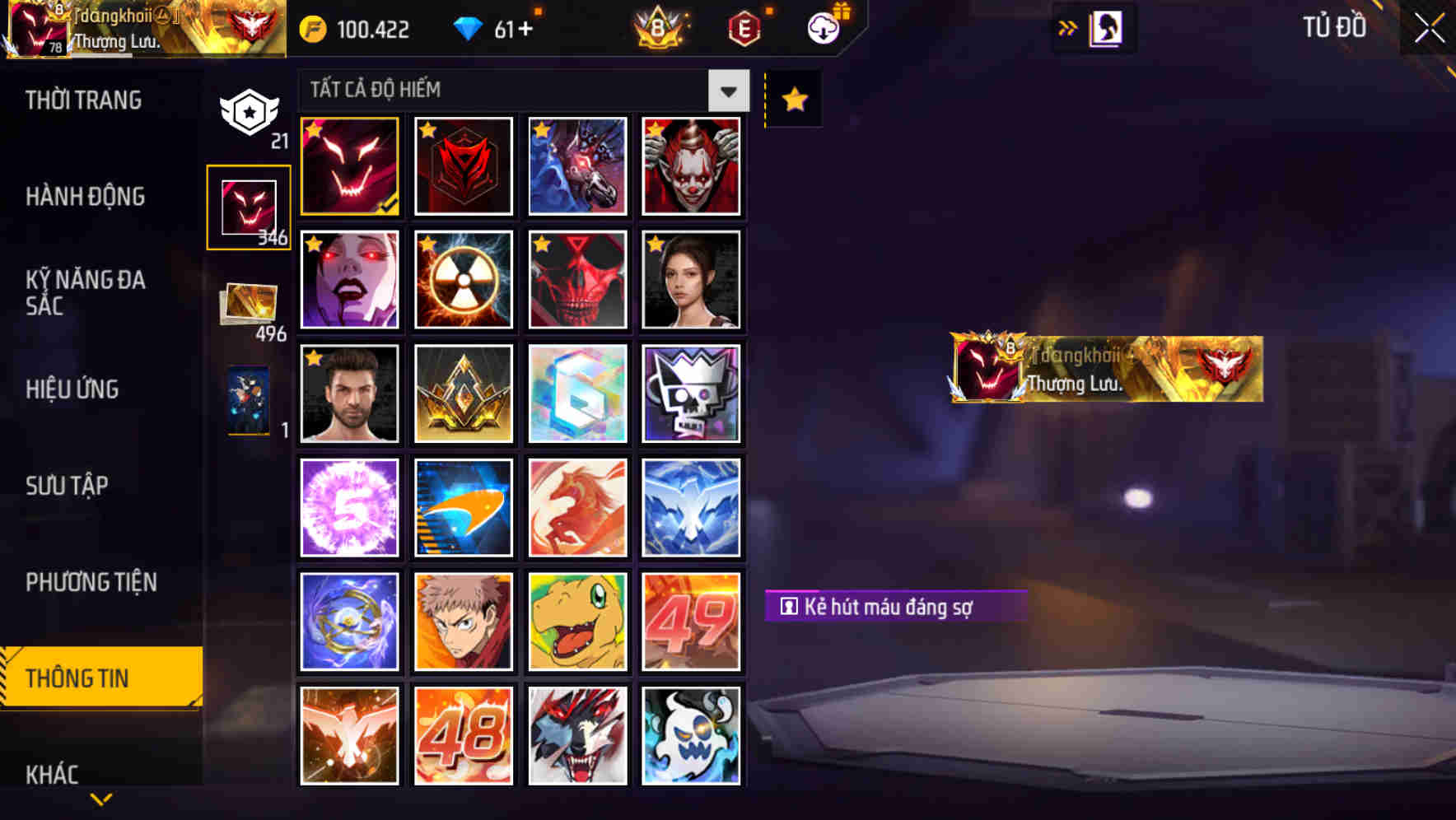Open the gift cloud download icon
Viewport: 1456px width, 820px height.
(821, 27)
